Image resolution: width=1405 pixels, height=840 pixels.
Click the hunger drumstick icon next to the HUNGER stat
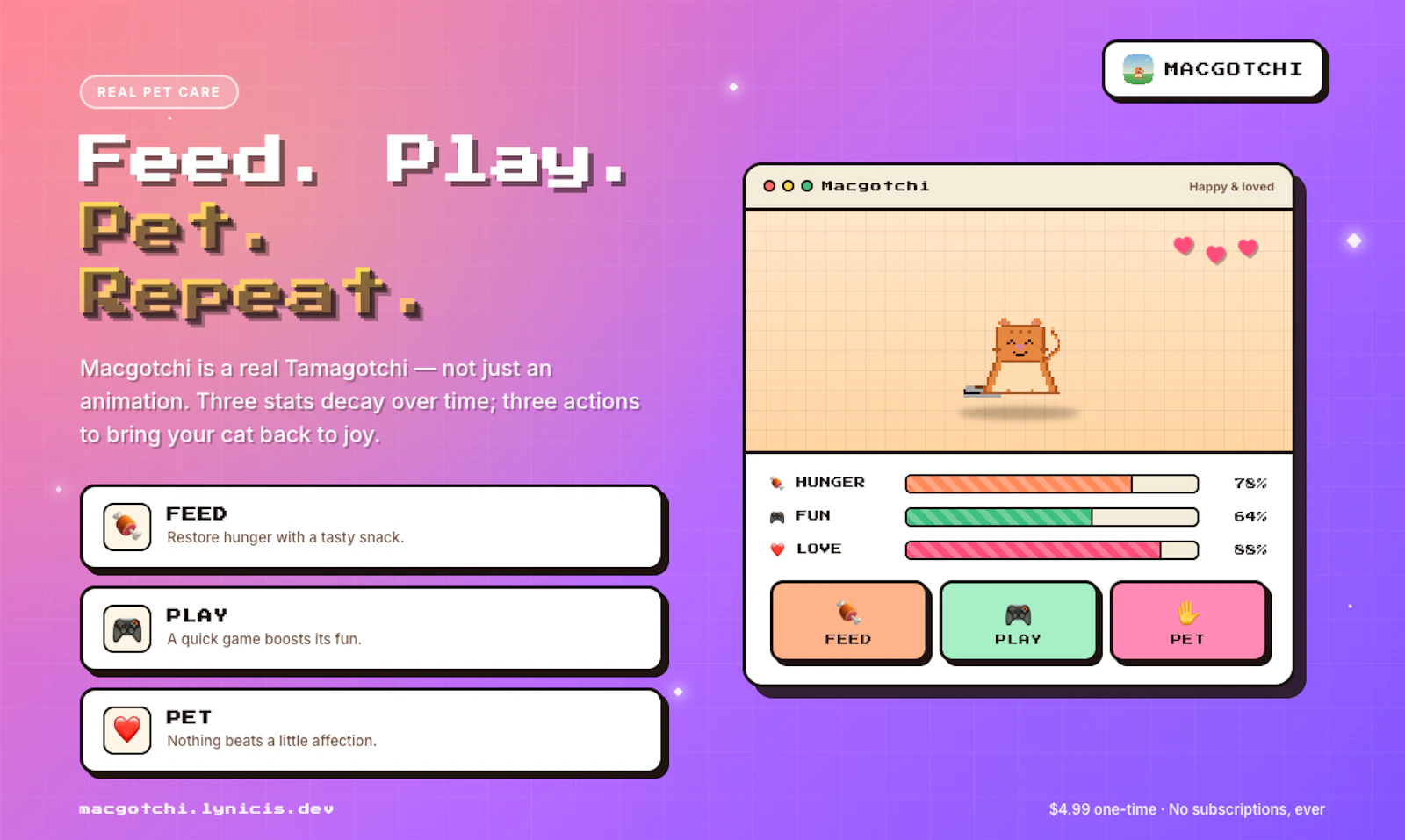coord(776,483)
